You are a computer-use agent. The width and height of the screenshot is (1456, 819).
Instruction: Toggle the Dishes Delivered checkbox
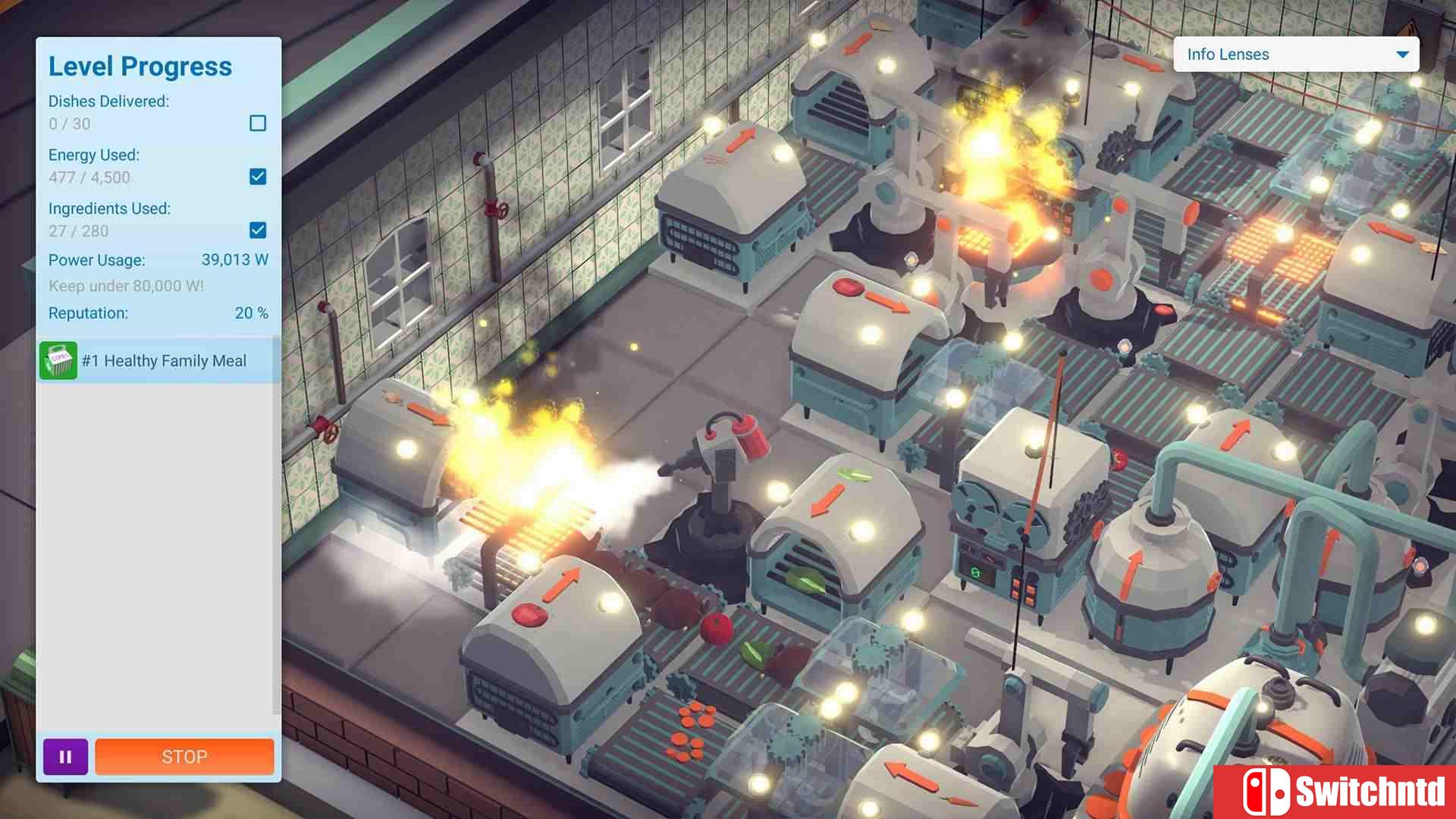(259, 123)
